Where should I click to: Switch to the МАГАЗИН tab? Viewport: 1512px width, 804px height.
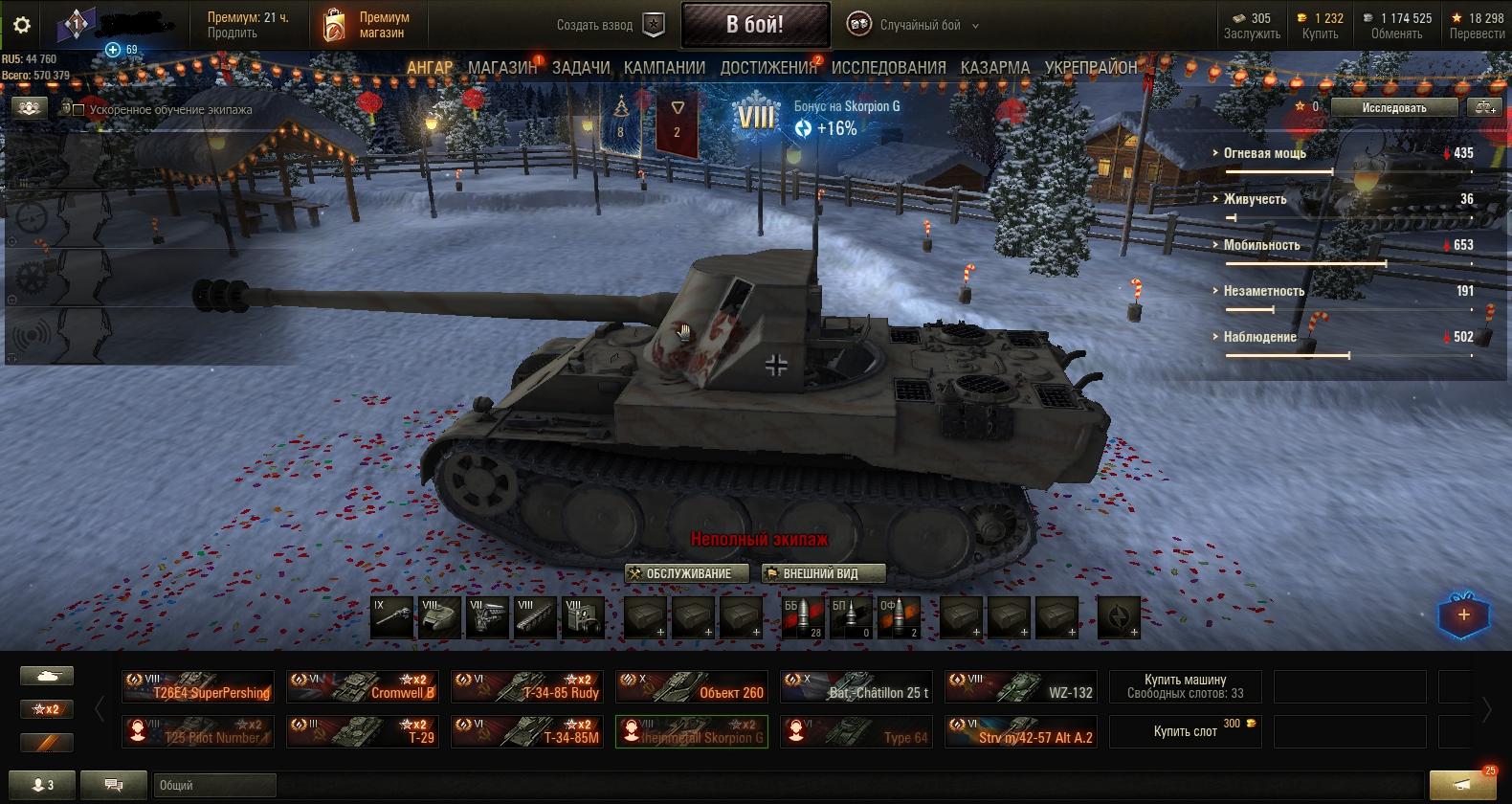pos(502,68)
